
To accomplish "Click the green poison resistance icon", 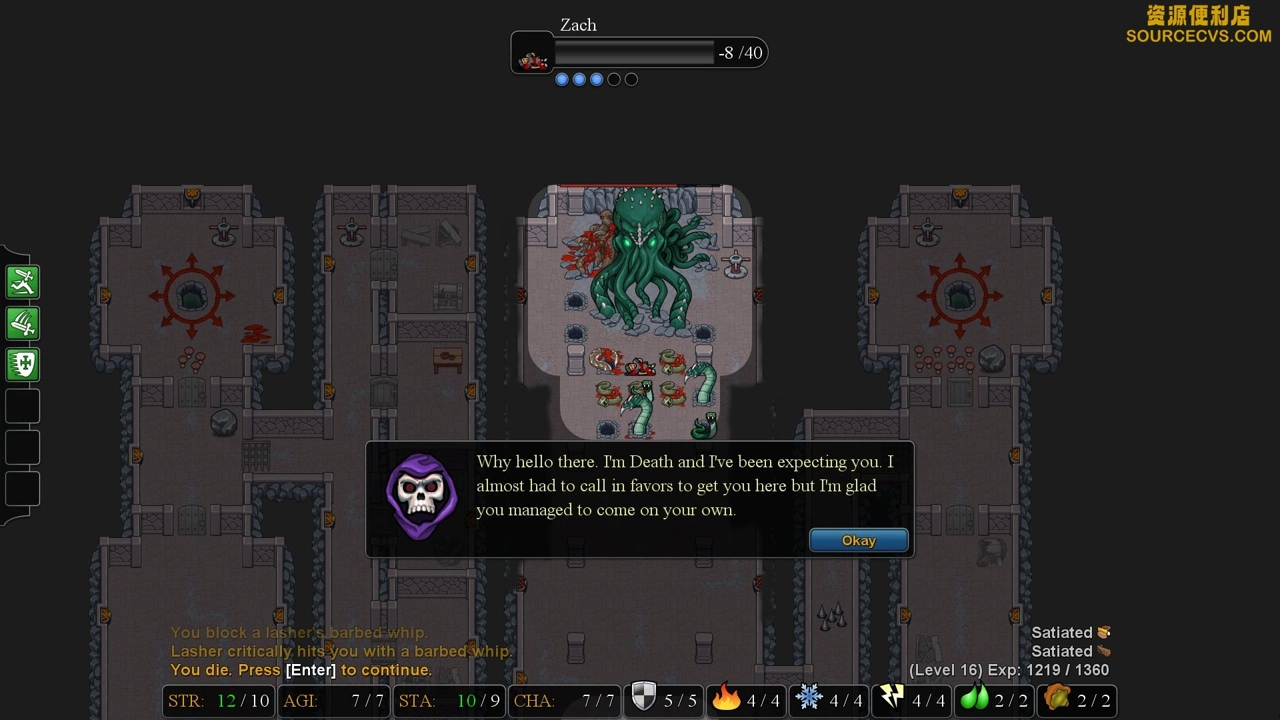I will click(973, 698).
